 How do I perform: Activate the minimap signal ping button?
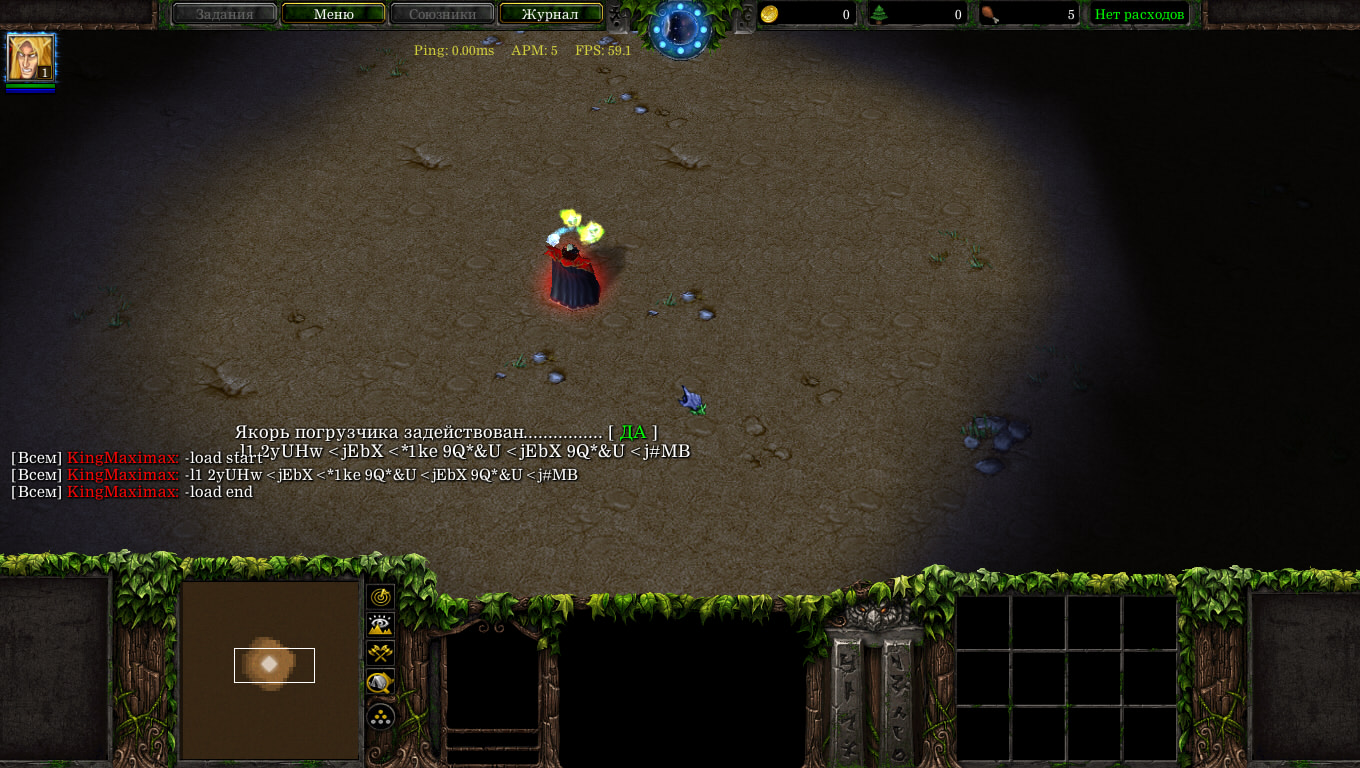[381, 597]
